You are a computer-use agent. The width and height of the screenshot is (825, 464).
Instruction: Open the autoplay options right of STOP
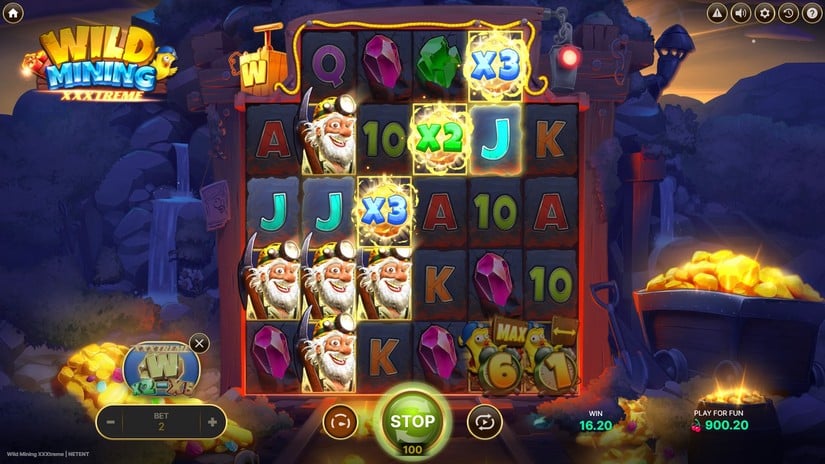[x=484, y=421]
